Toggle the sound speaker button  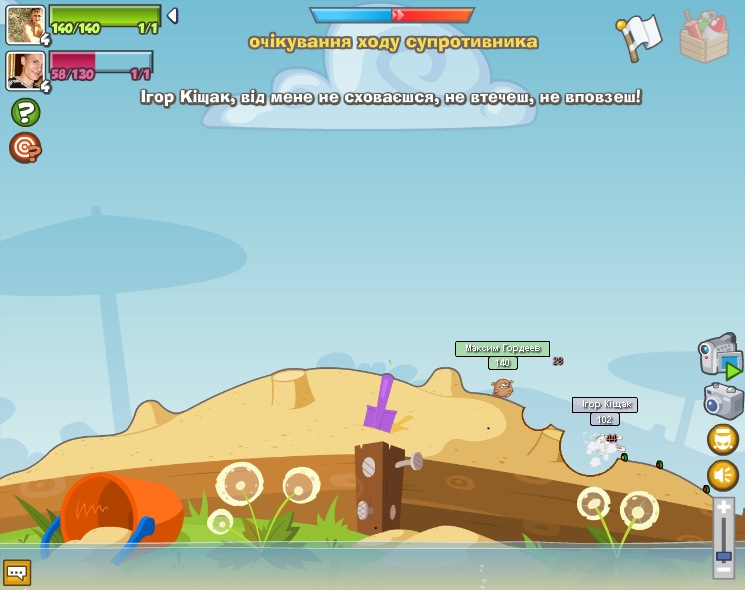click(x=723, y=475)
